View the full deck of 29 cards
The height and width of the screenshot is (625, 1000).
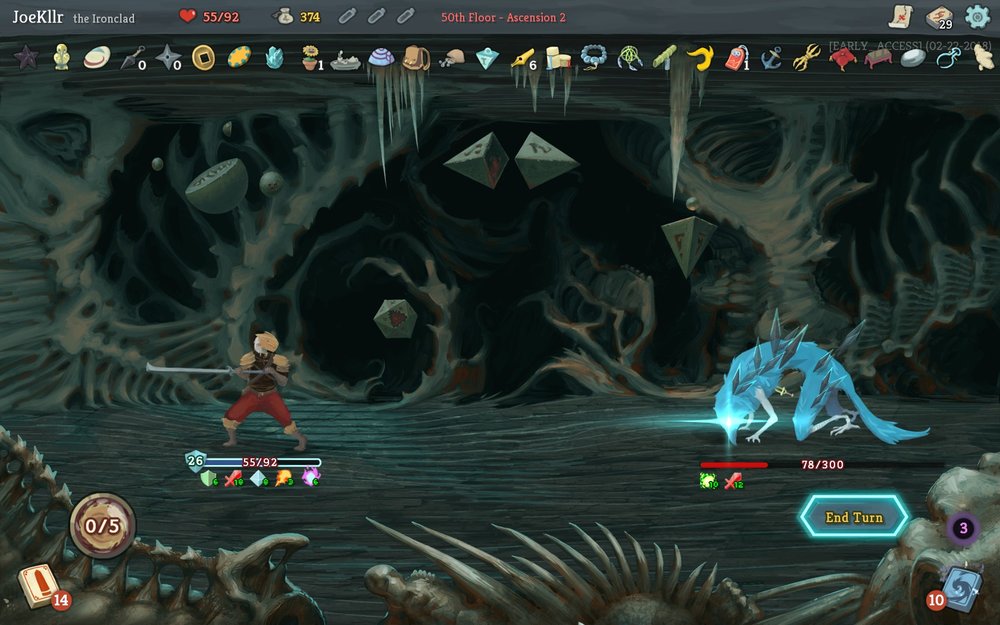tap(938, 17)
